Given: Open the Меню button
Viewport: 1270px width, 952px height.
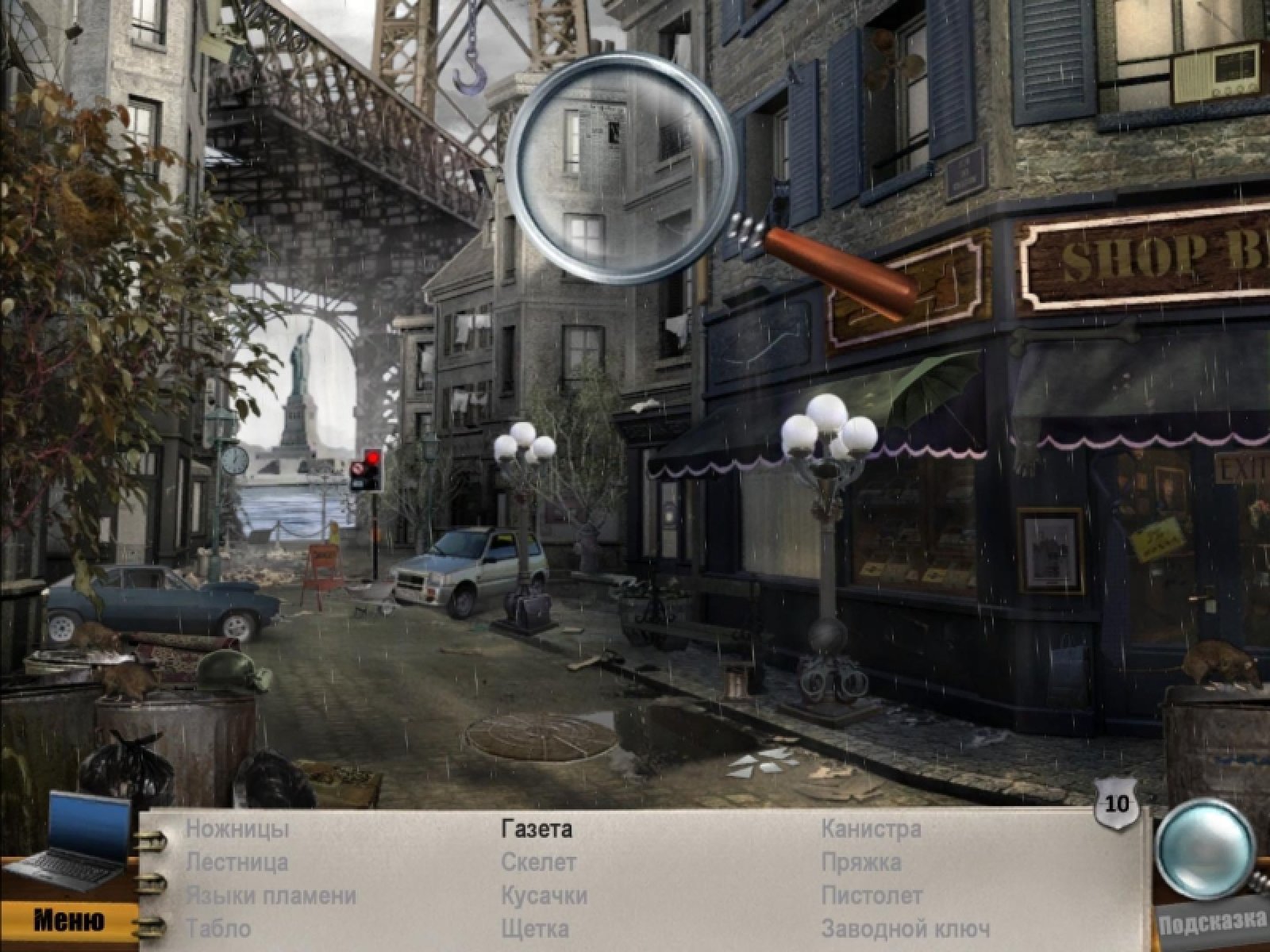Looking at the screenshot, I should [x=68, y=920].
